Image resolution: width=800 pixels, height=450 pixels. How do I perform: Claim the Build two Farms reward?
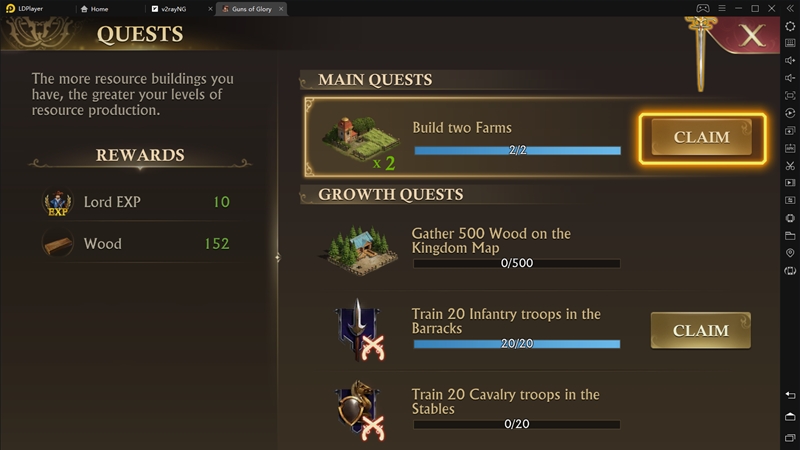coord(701,137)
